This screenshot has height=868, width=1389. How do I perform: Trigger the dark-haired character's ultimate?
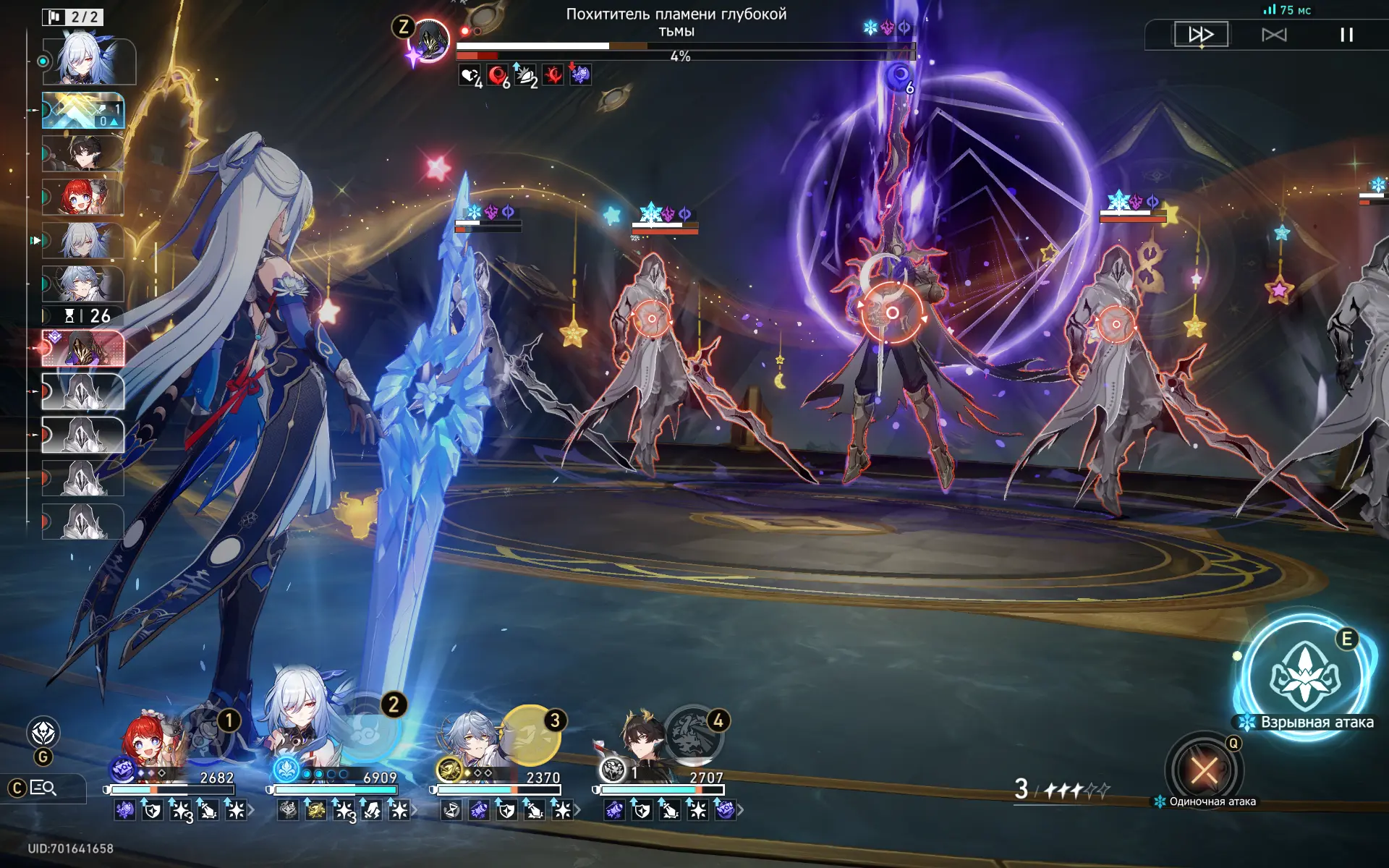click(693, 735)
